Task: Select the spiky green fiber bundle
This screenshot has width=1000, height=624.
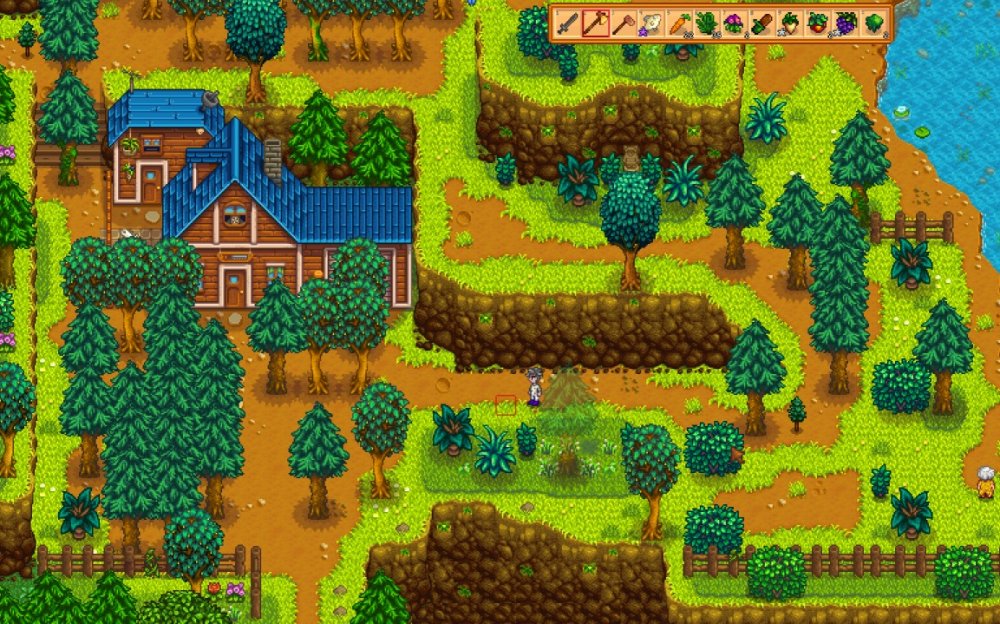Action: pyautogui.click(x=707, y=23)
